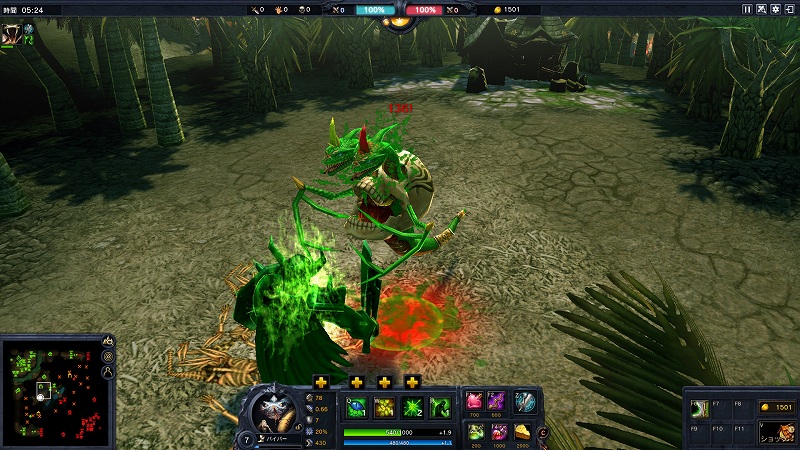Level up the Q ability with its plus button
Image resolution: width=800 pixels, height=450 pixels.
pos(321,382)
